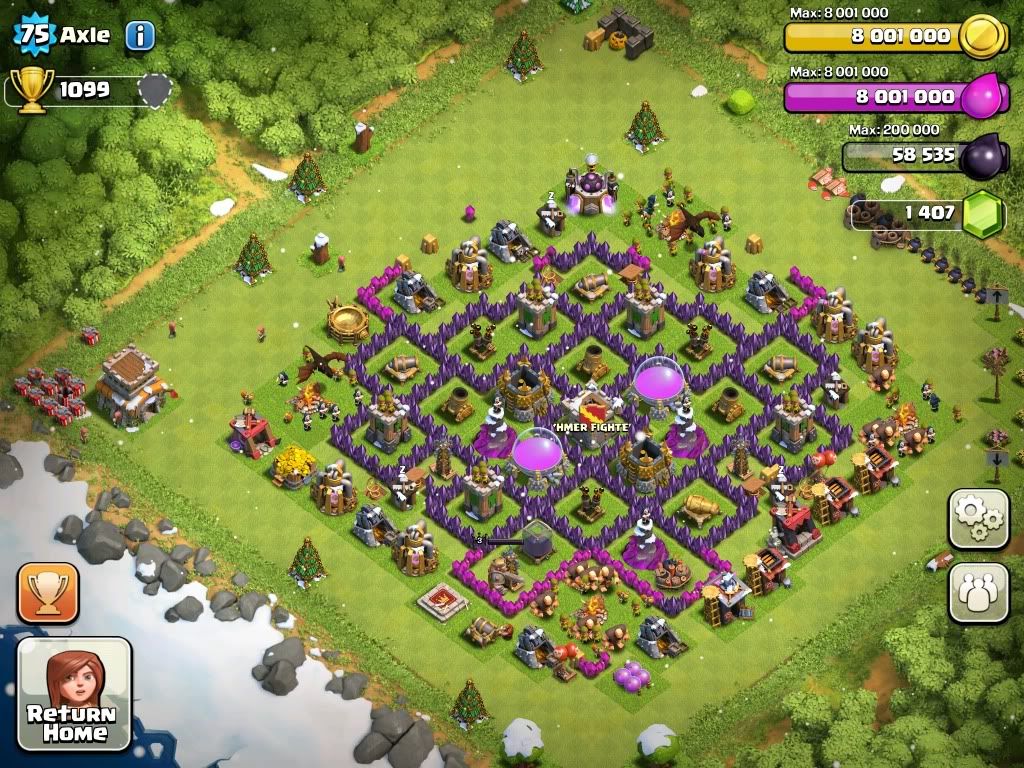
Task: Tap the level 75 star badge
Action: tap(33, 34)
